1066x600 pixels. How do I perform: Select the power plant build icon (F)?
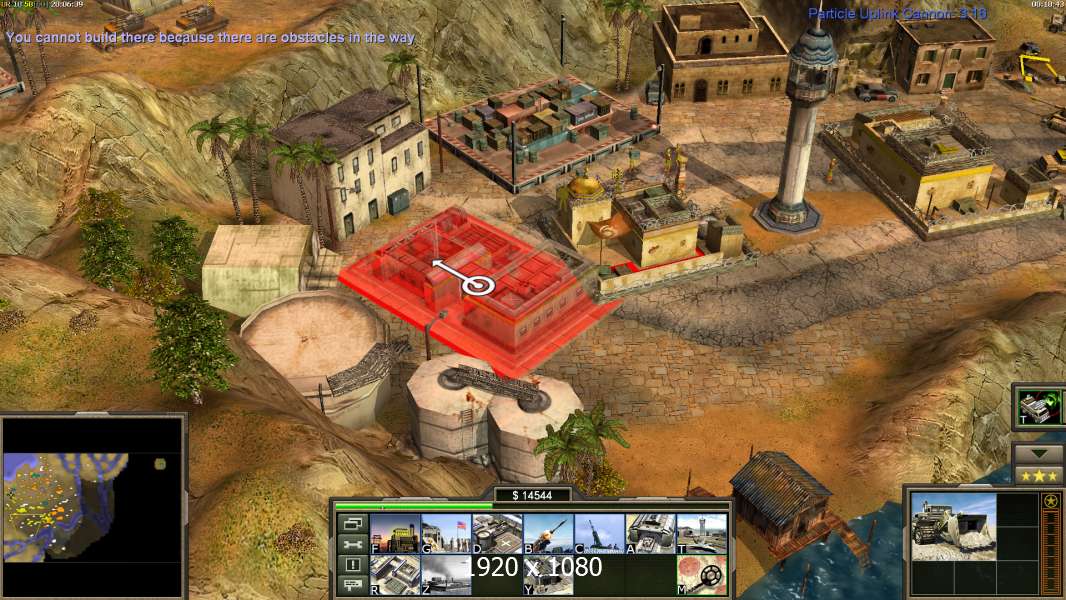tap(395, 533)
